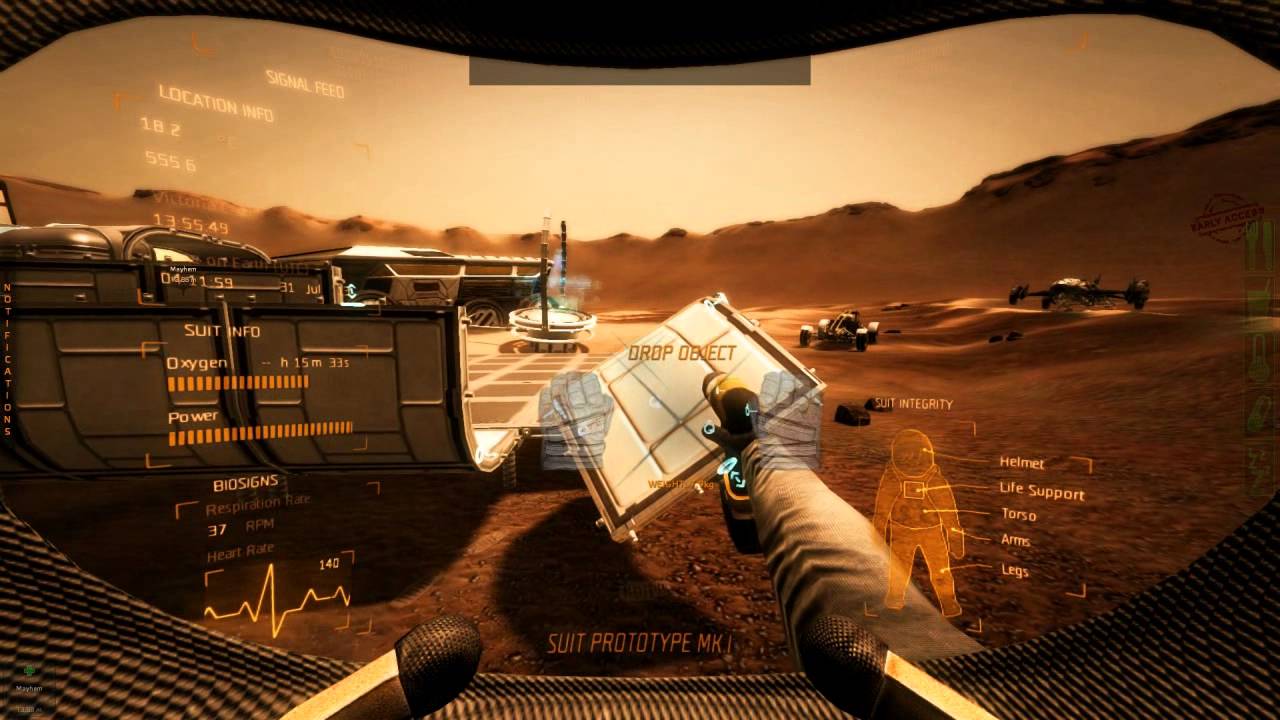Click the Signal Feed panel header
The image size is (1280, 720).
point(305,84)
